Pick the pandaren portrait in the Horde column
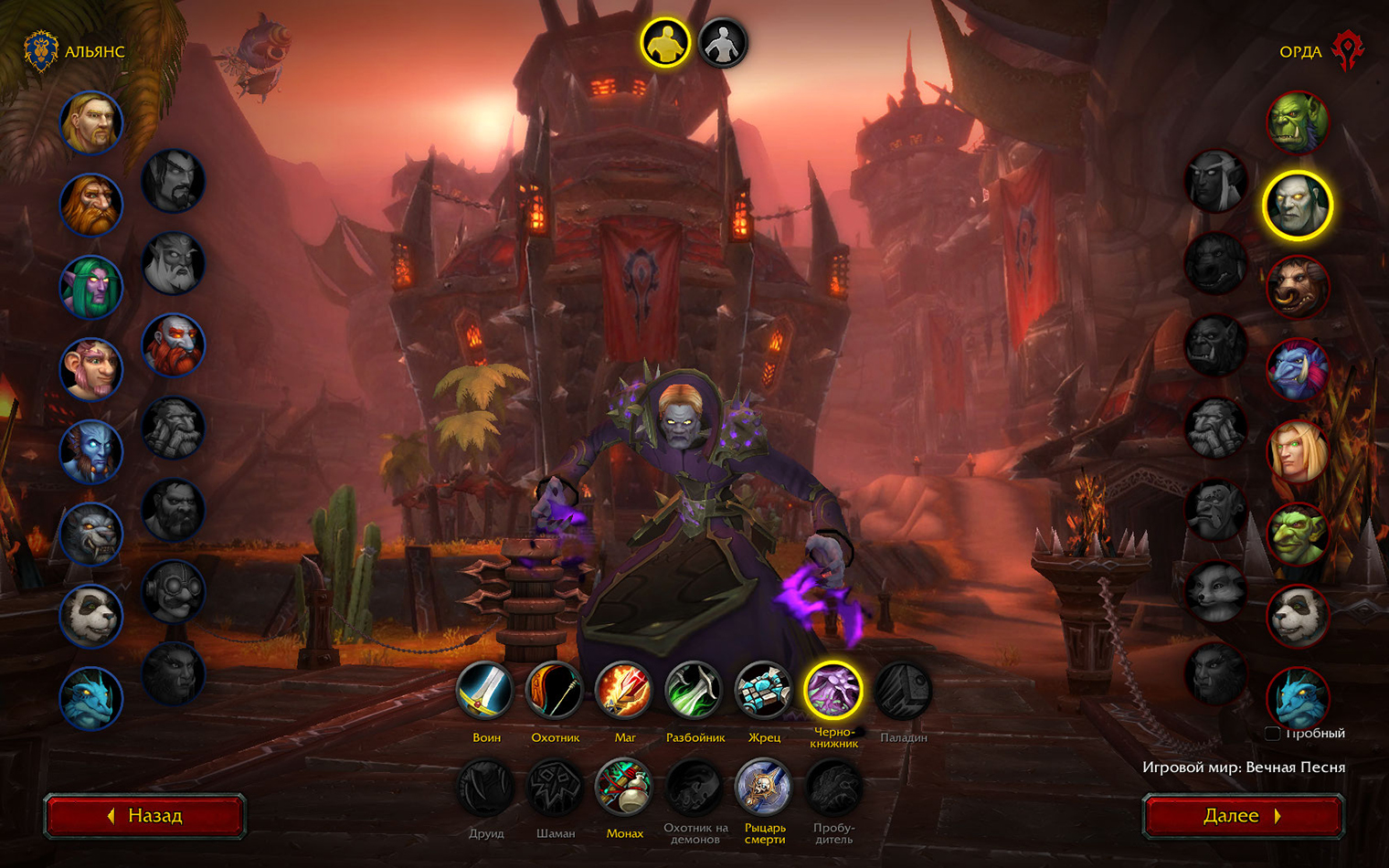Screen dimensions: 1389x868 (1298, 618)
